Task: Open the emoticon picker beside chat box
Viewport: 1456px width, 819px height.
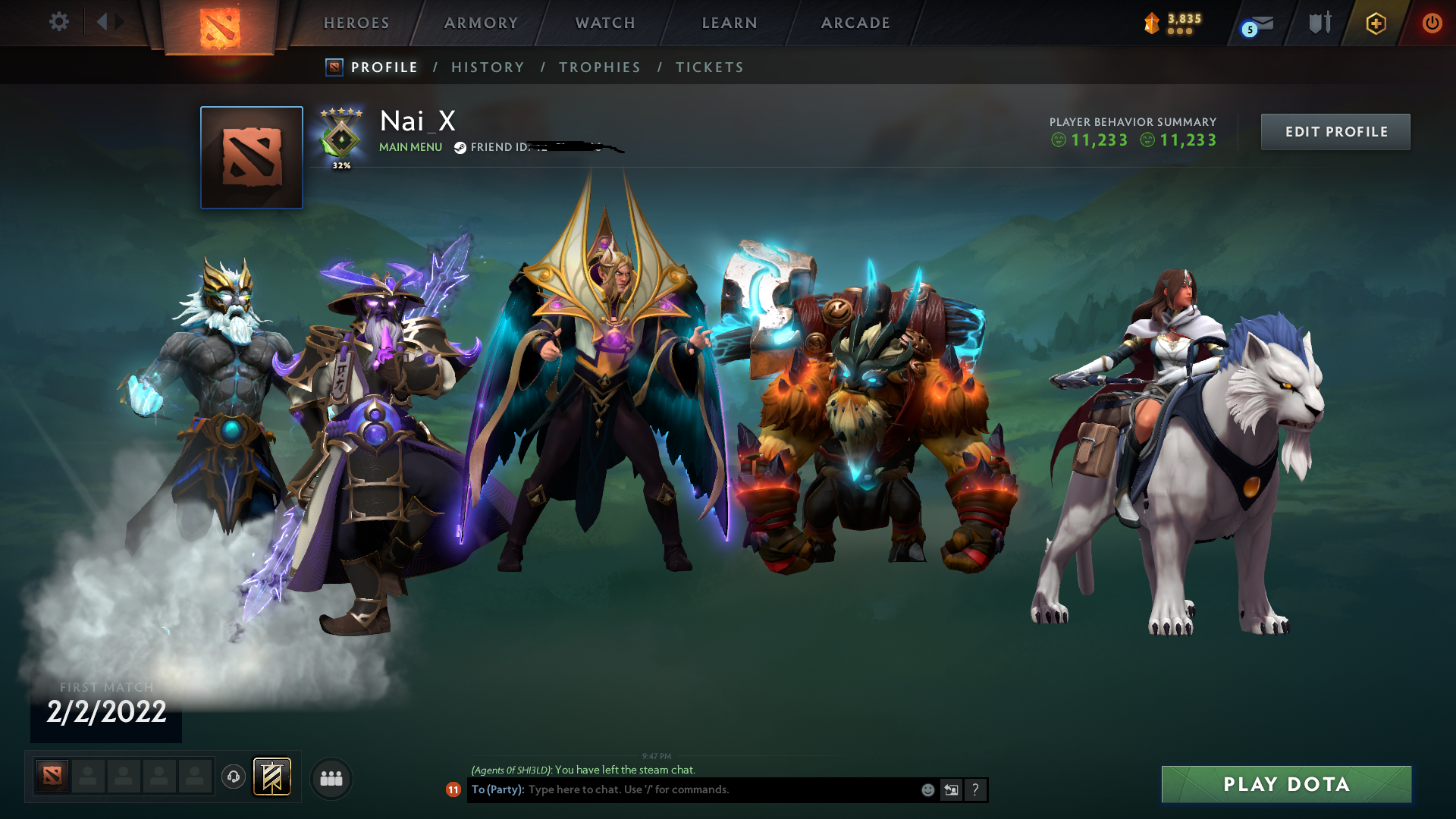Action: pos(927,789)
